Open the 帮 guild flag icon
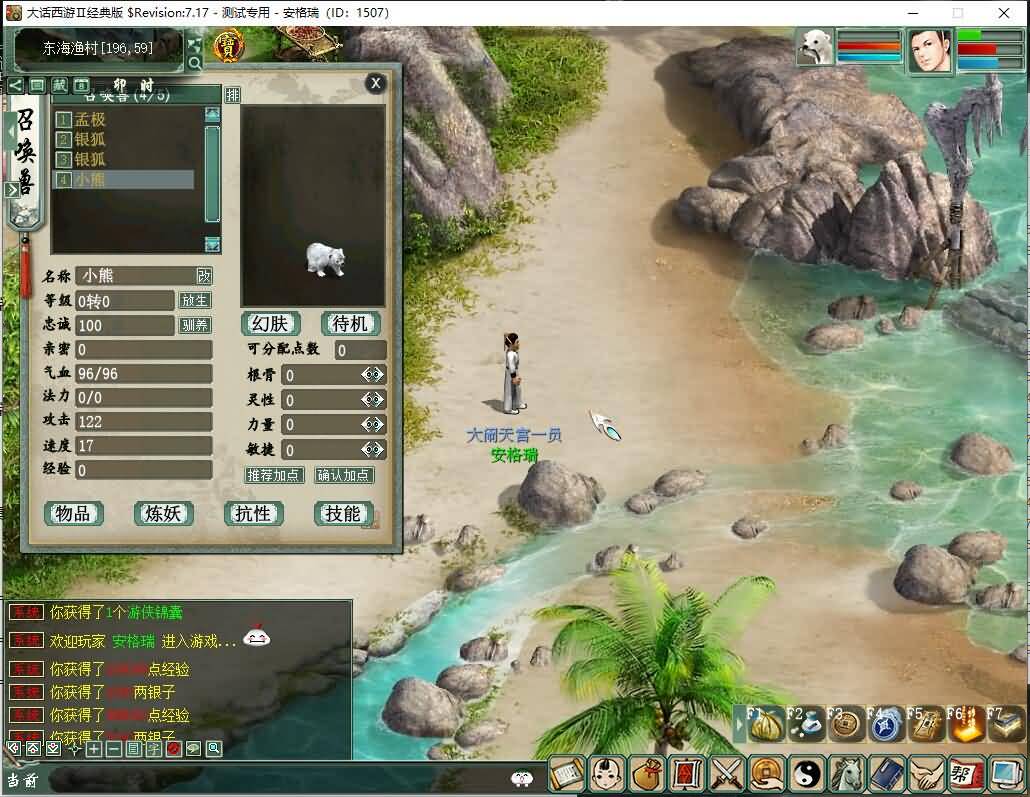Viewport: 1030px width, 797px height. tap(964, 773)
